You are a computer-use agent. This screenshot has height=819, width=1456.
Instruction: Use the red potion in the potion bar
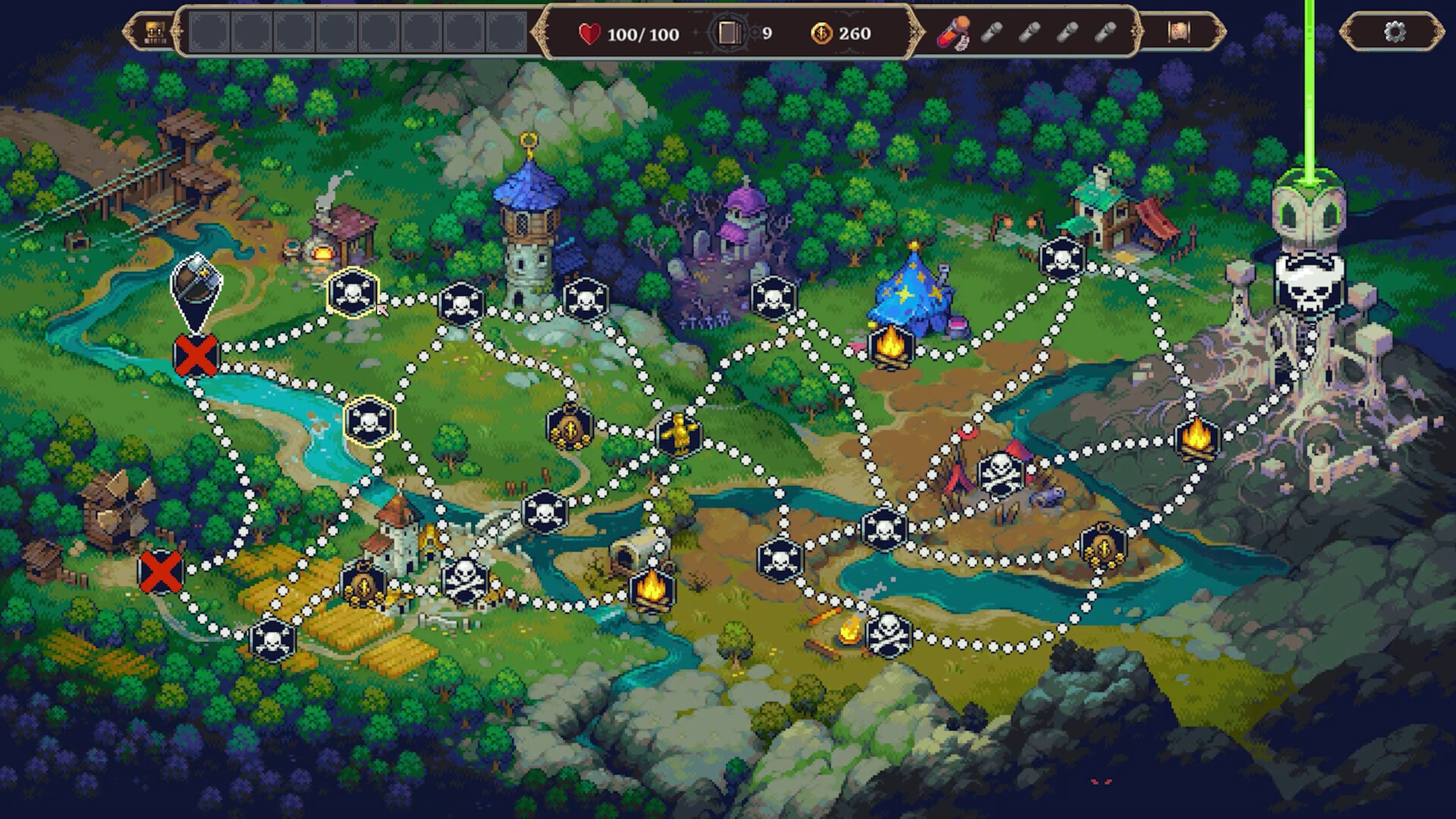pyautogui.click(x=952, y=33)
